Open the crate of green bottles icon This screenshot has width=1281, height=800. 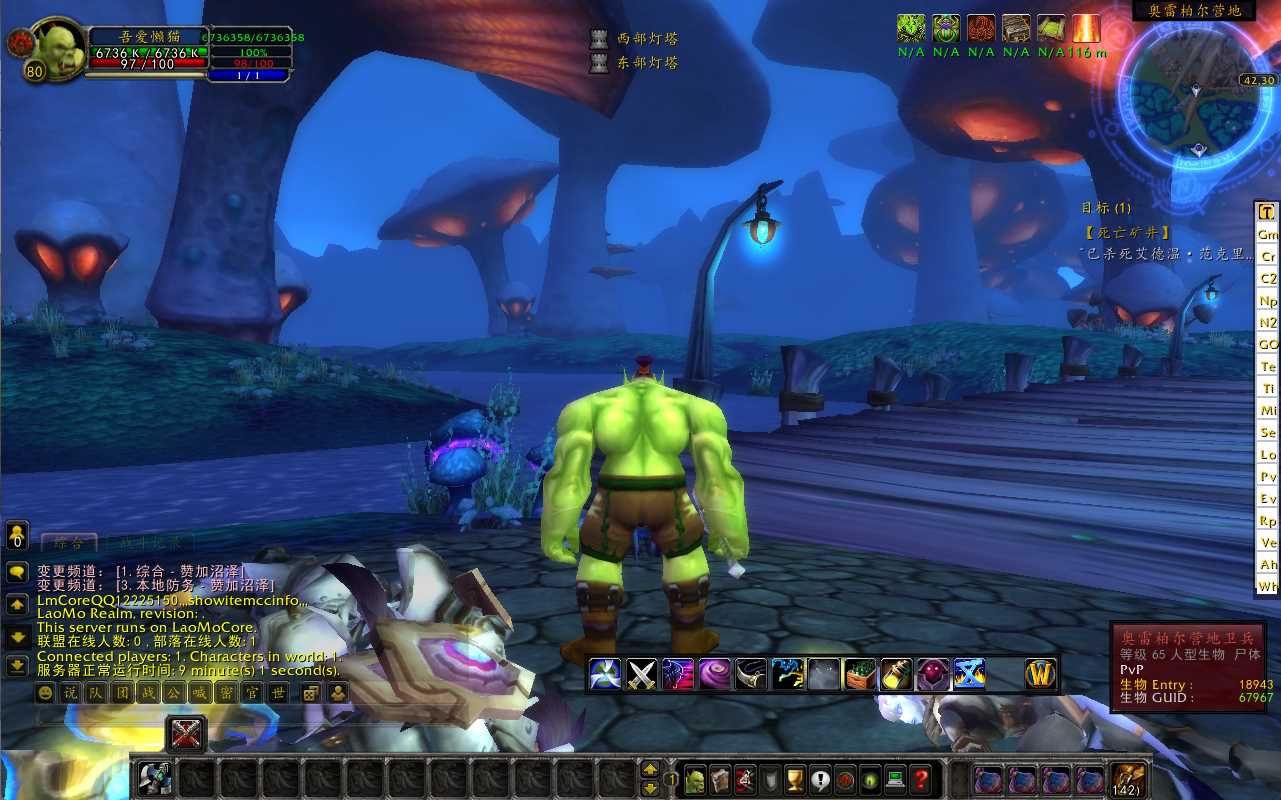859,674
